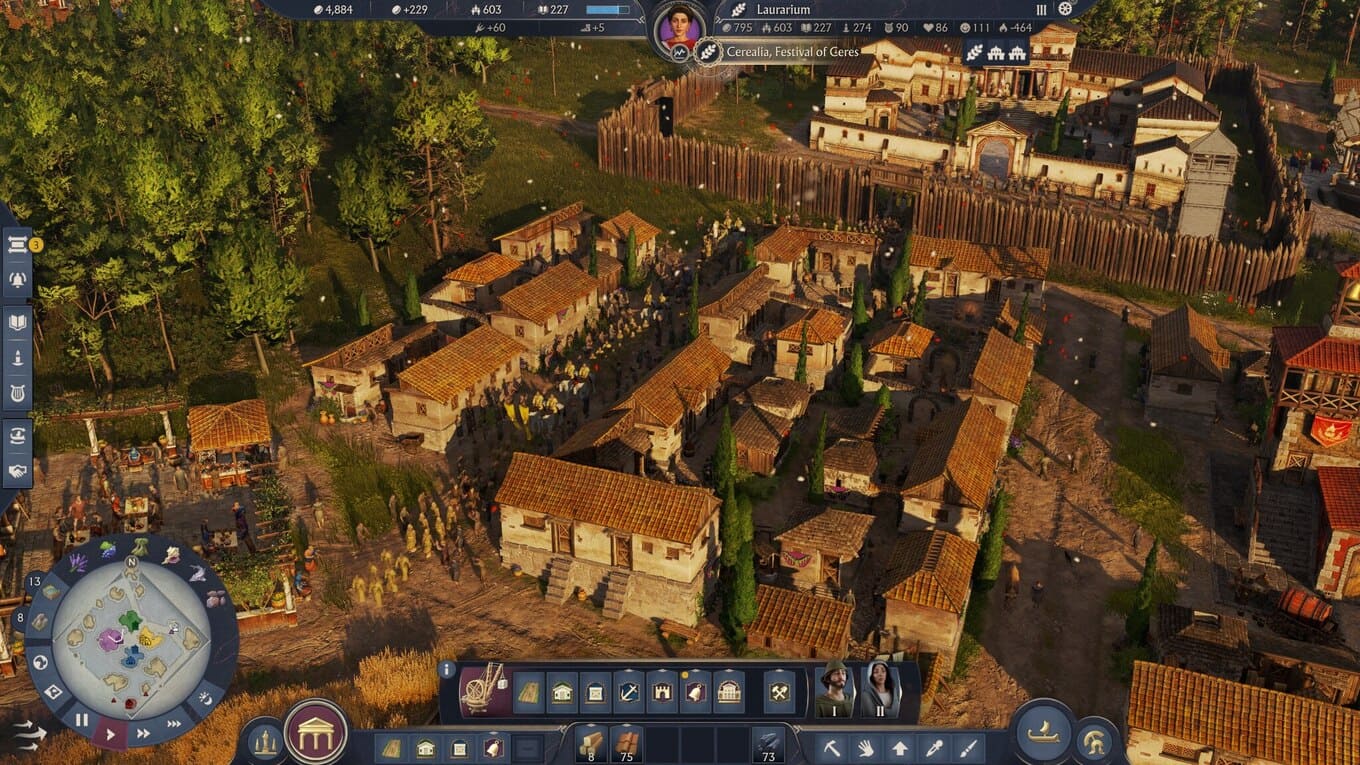Activate the upgrade arrow tool
The height and width of the screenshot is (765, 1360).
pyautogui.click(x=899, y=747)
